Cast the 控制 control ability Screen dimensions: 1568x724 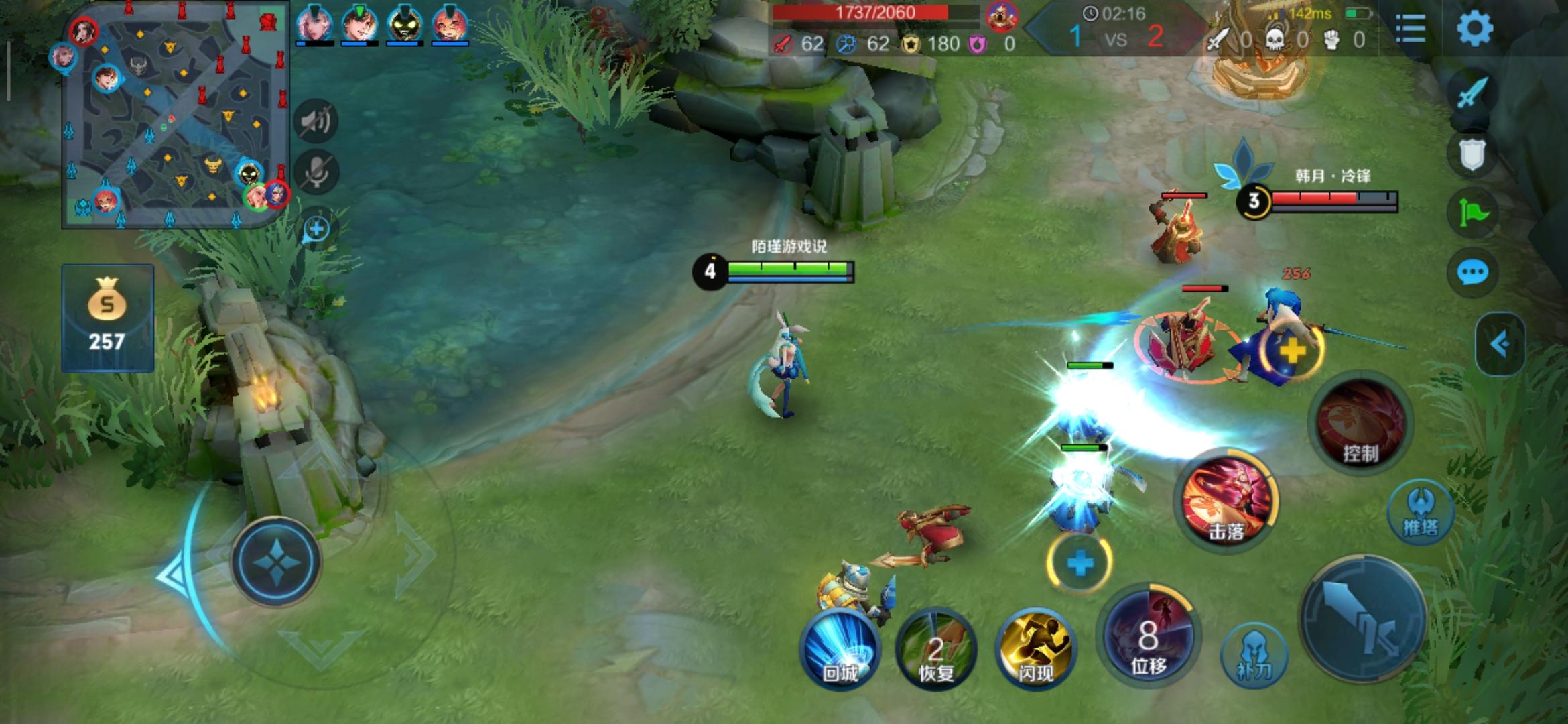click(x=1360, y=424)
